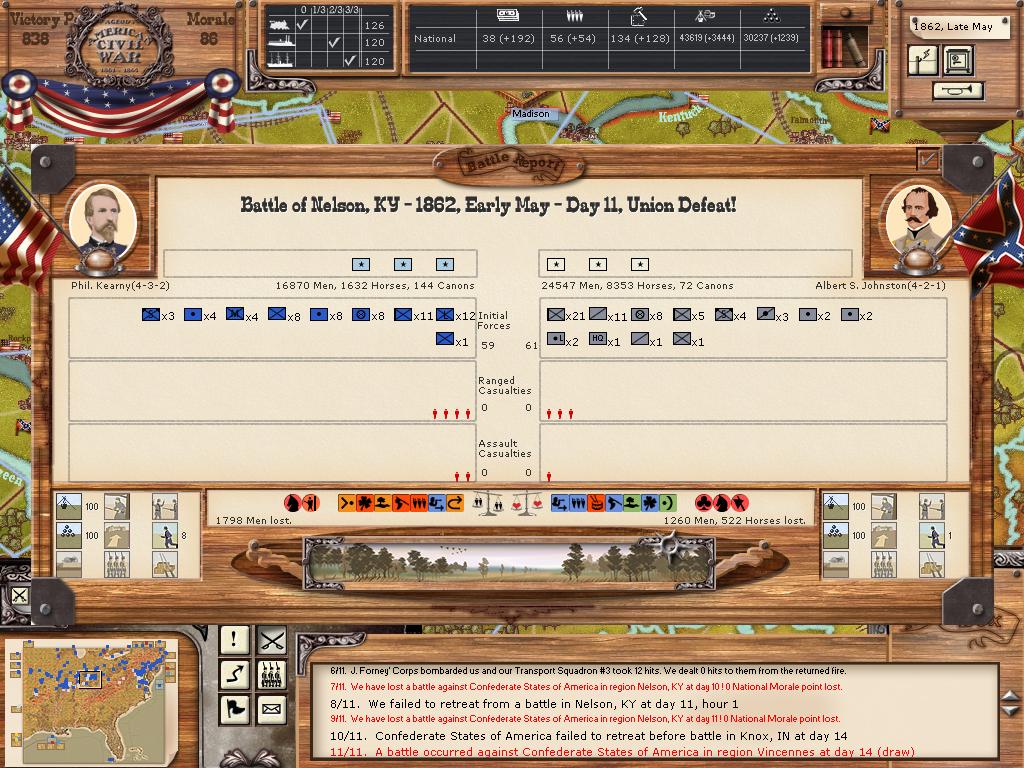Image resolution: width=1024 pixels, height=768 pixels.
Task: Select the exclamation mark message filter
Action: tap(234, 640)
